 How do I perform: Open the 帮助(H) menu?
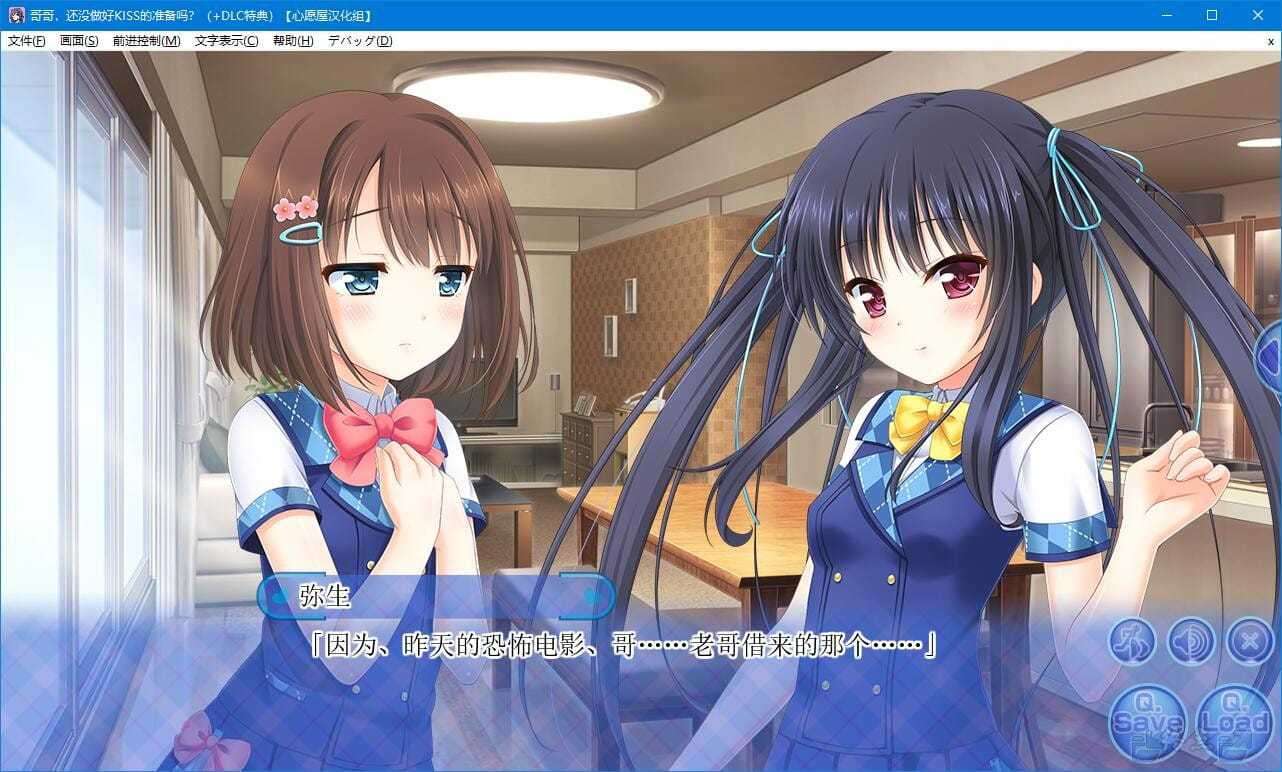pyautogui.click(x=292, y=41)
